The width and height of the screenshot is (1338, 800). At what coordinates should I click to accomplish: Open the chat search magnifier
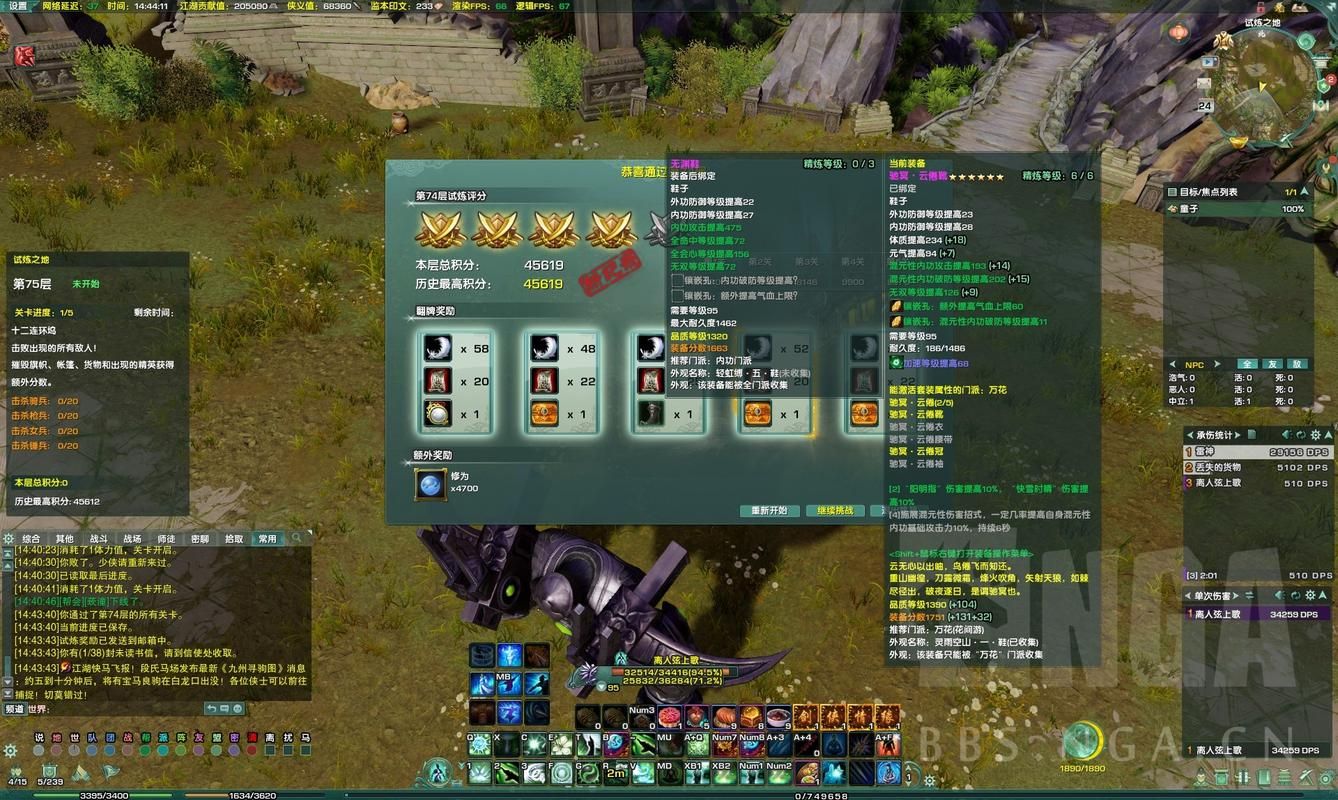click(x=296, y=538)
